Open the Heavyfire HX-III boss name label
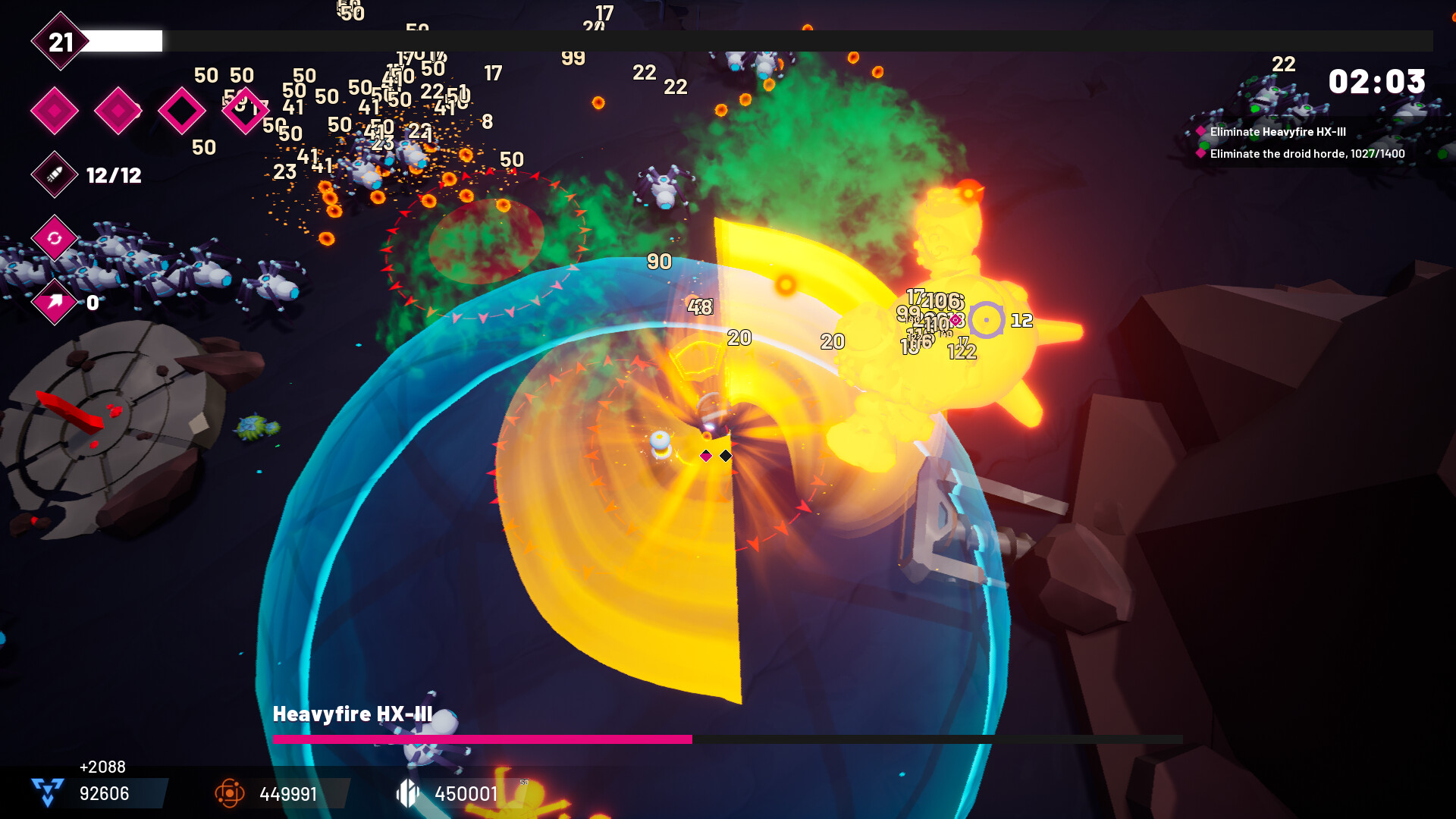This screenshot has width=1456, height=819. 353,714
